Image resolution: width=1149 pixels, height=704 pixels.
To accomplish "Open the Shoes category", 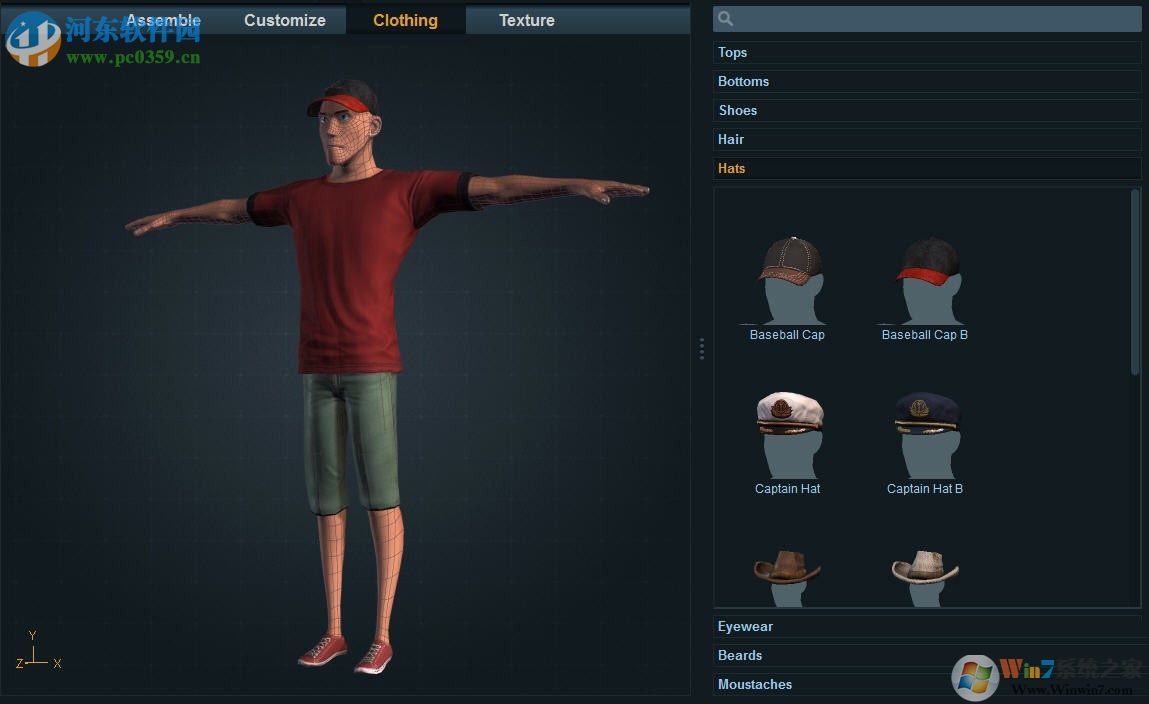I will pyautogui.click(x=927, y=110).
